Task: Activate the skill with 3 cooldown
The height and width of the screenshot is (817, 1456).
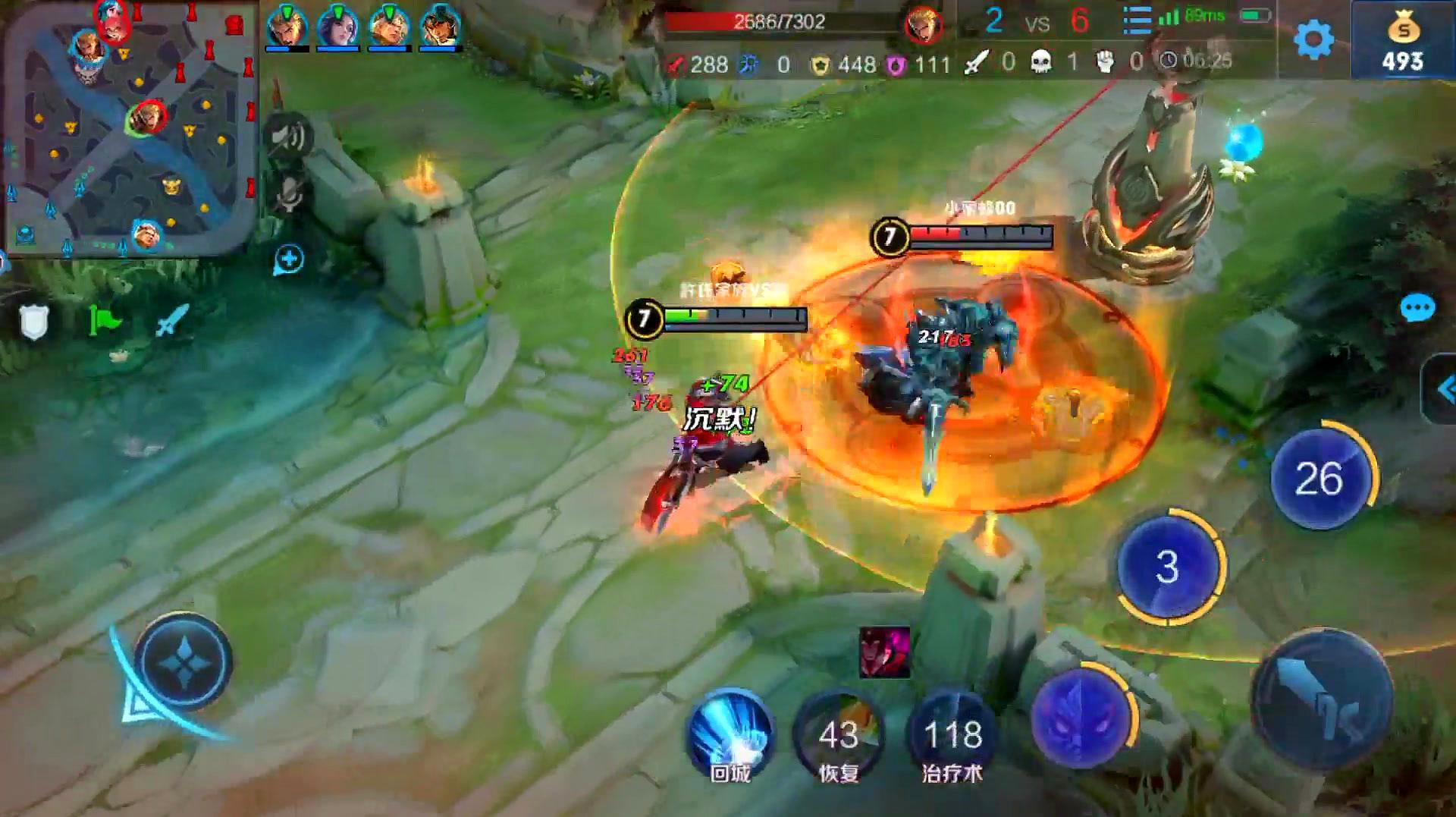Action: (x=1168, y=567)
